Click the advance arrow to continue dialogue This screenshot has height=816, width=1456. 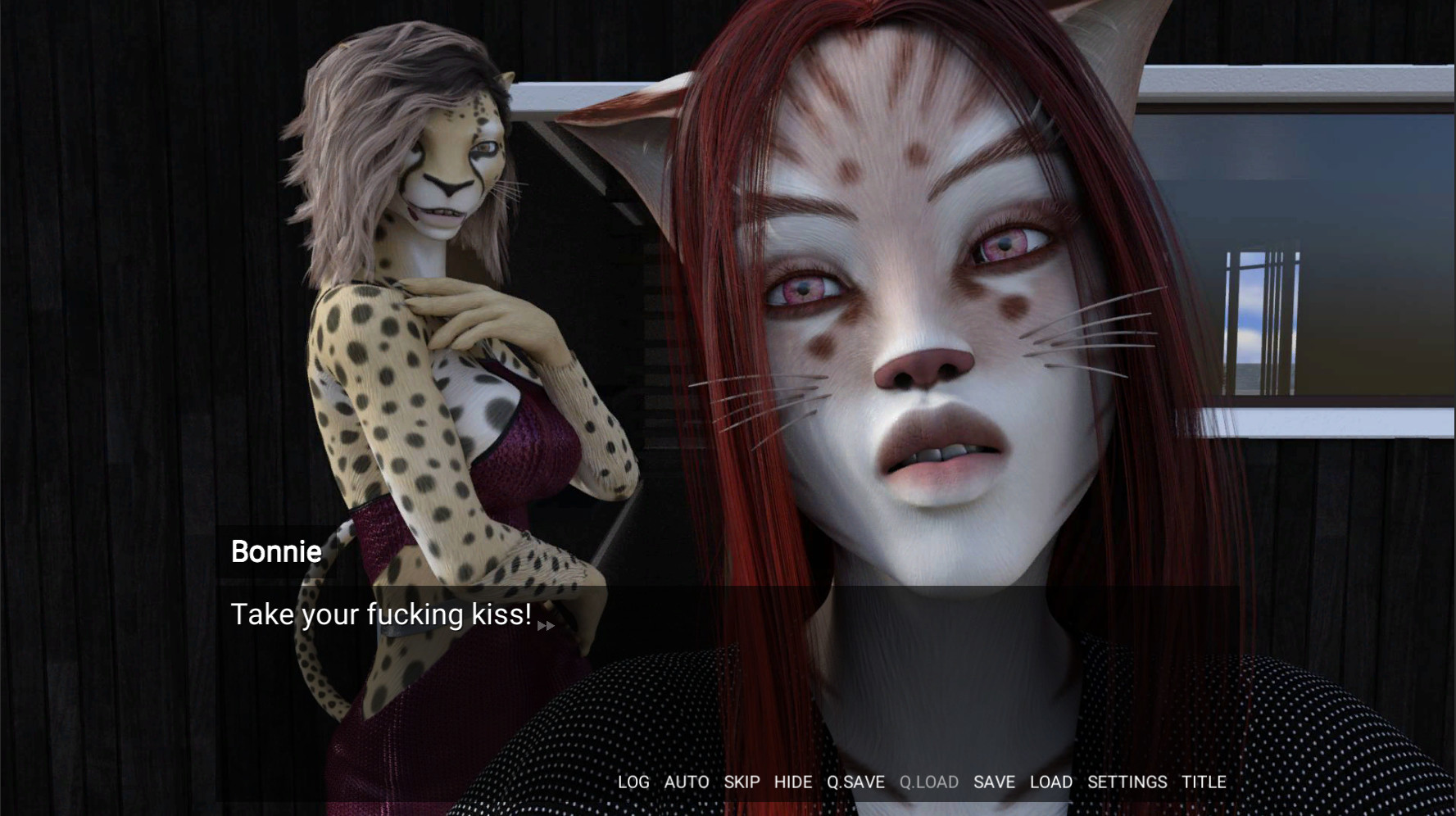tap(547, 625)
